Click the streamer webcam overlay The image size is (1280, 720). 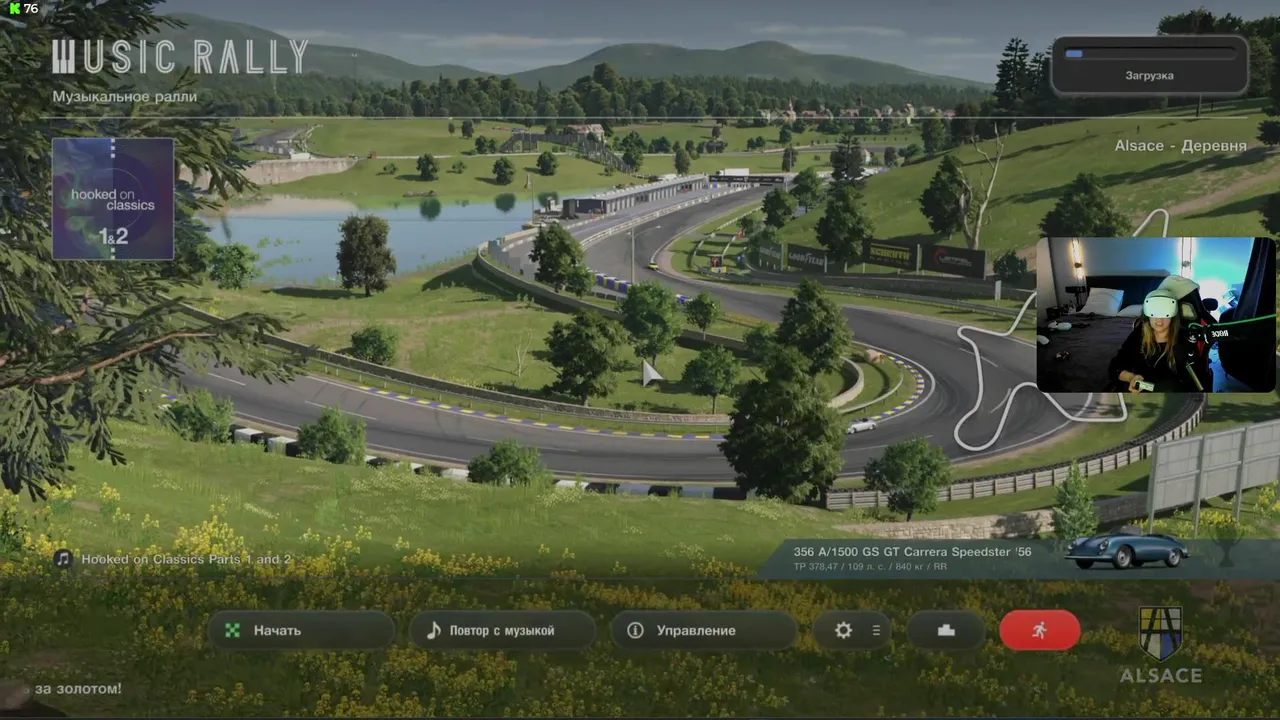1156,314
